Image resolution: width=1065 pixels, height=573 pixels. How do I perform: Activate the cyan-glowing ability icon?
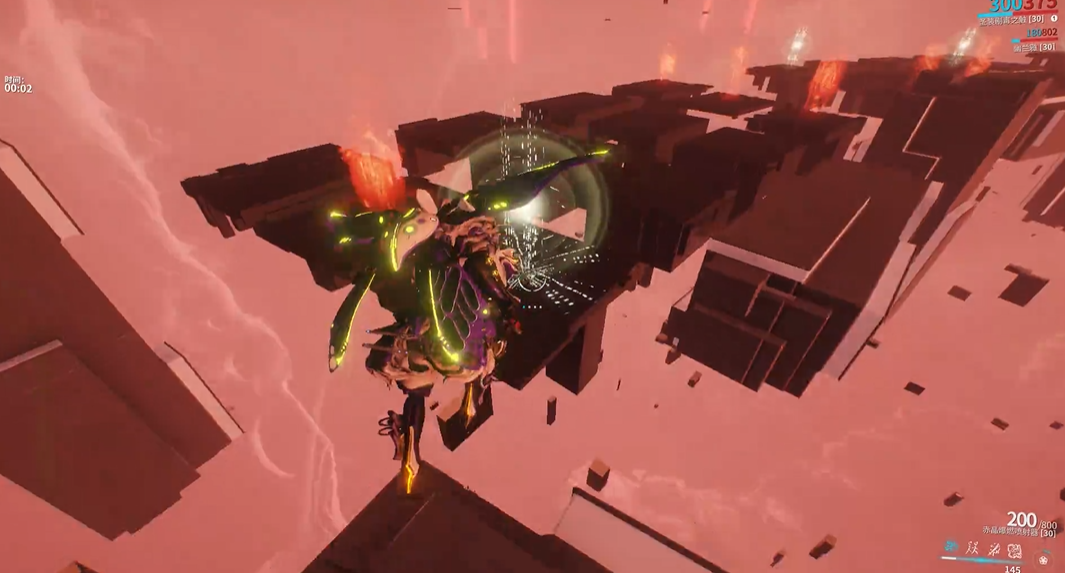[950, 547]
